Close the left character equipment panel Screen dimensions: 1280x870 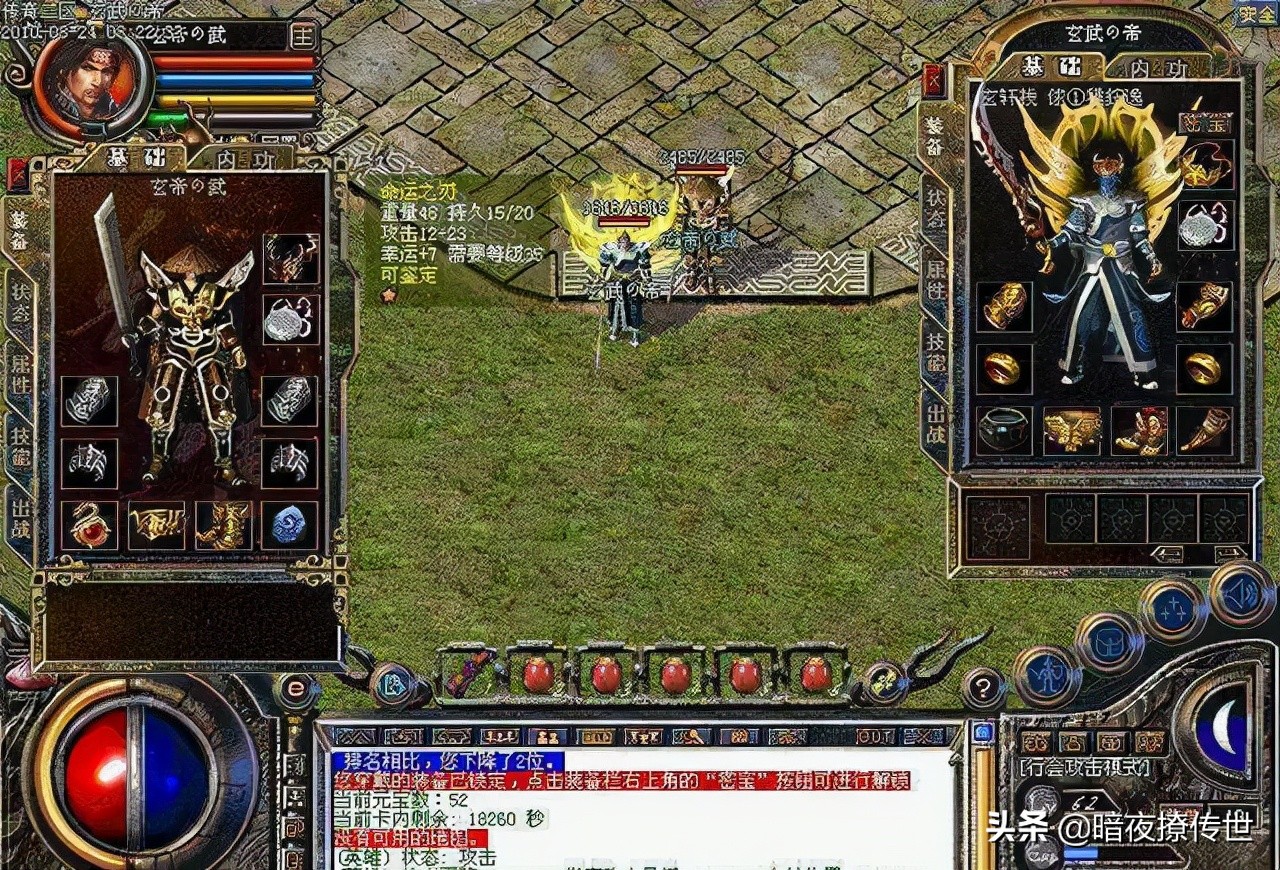pos(18,174)
